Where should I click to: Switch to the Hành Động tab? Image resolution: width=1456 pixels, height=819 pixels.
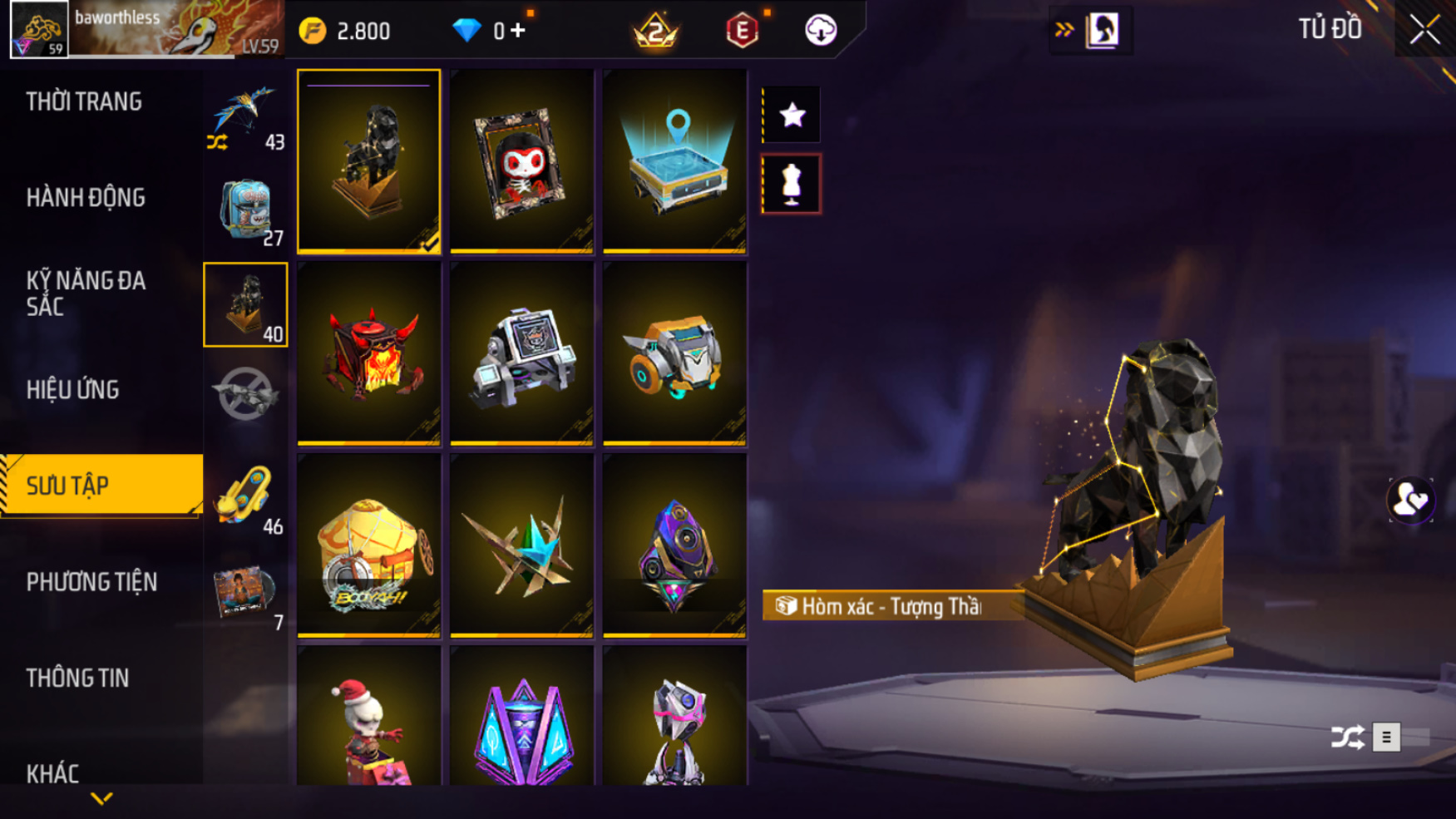click(x=86, y=198)
